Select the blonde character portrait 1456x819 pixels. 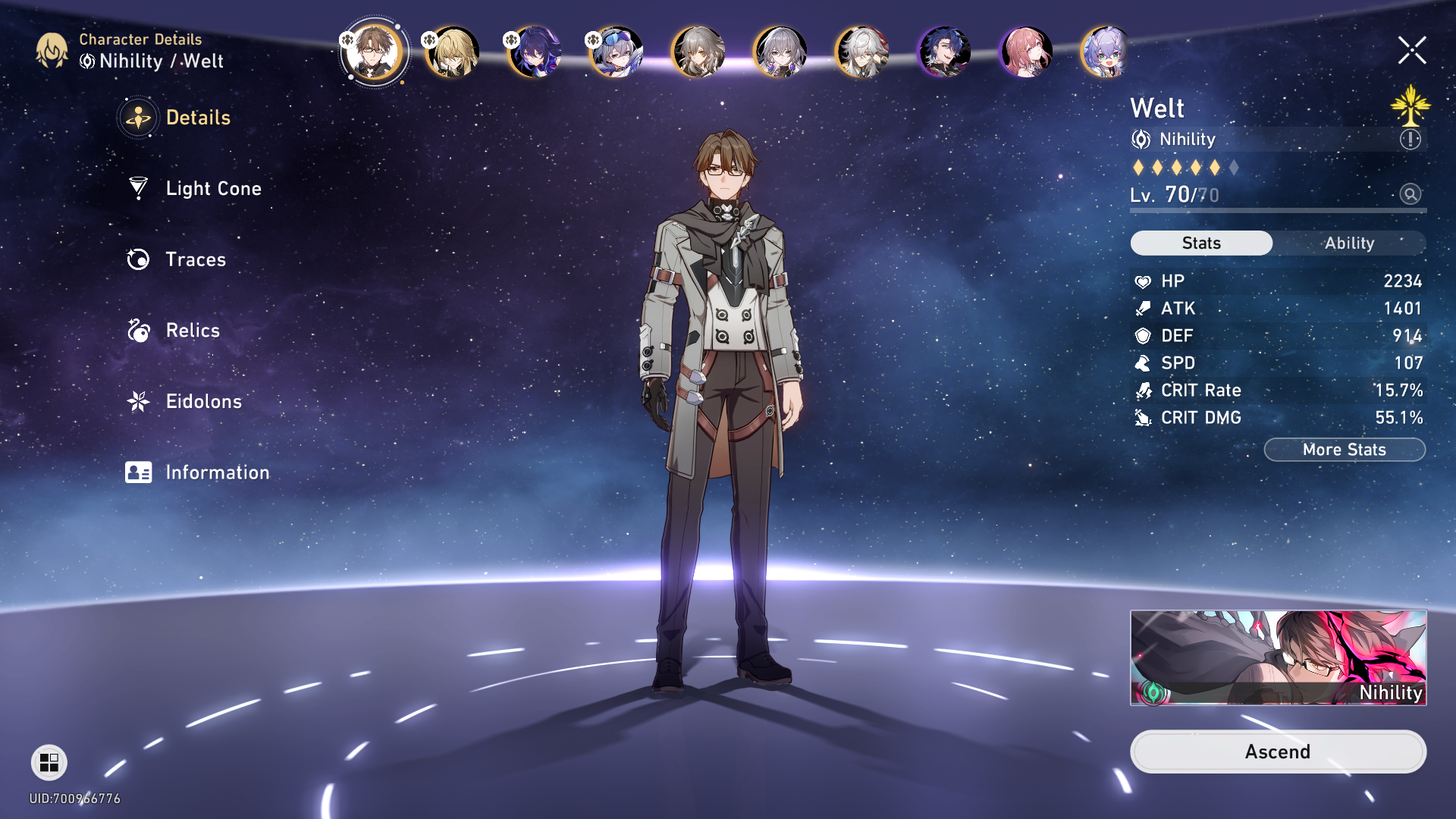coord(453,52)
